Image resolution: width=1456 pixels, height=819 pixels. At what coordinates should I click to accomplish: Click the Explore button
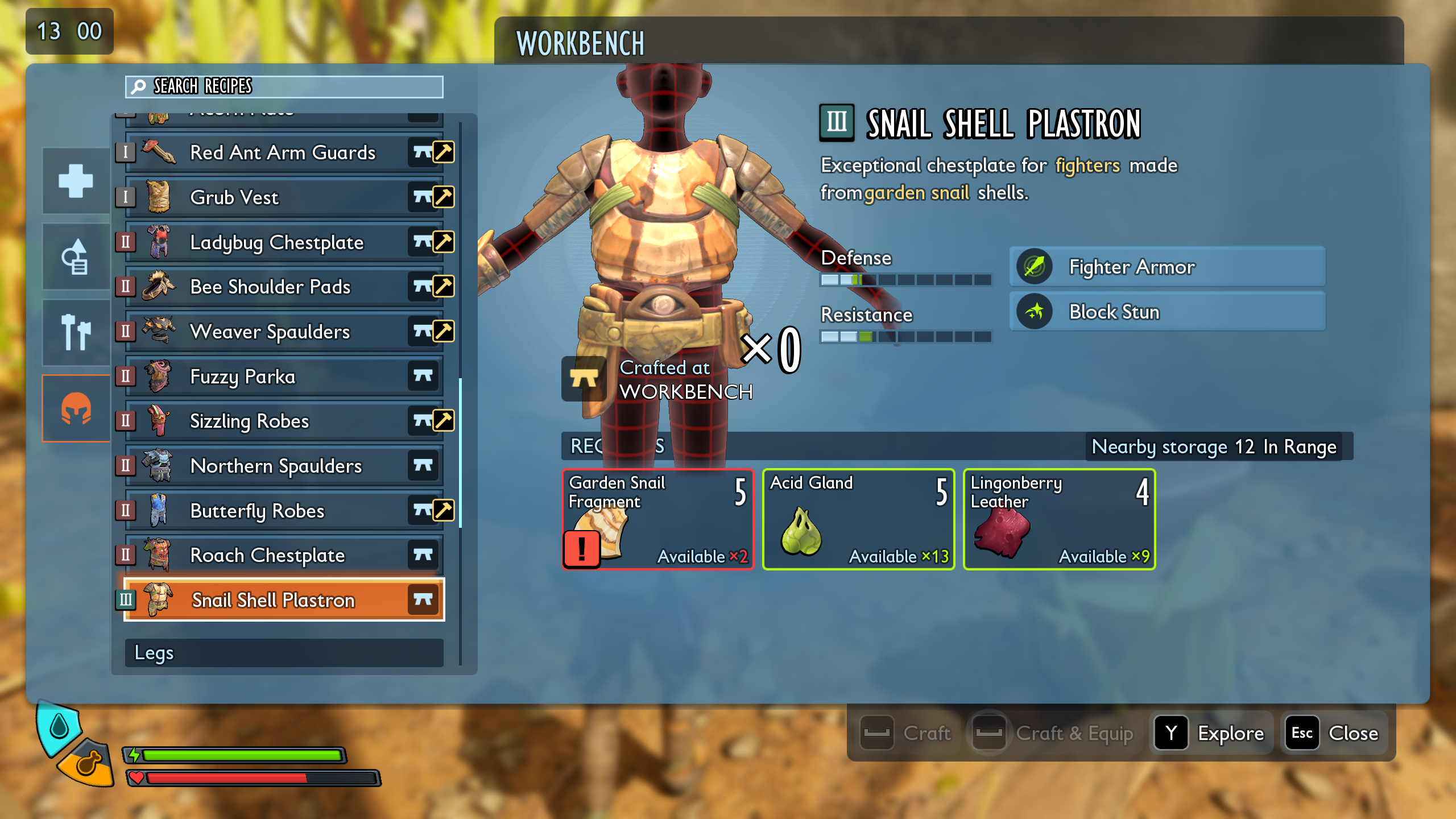point(1211,733)
